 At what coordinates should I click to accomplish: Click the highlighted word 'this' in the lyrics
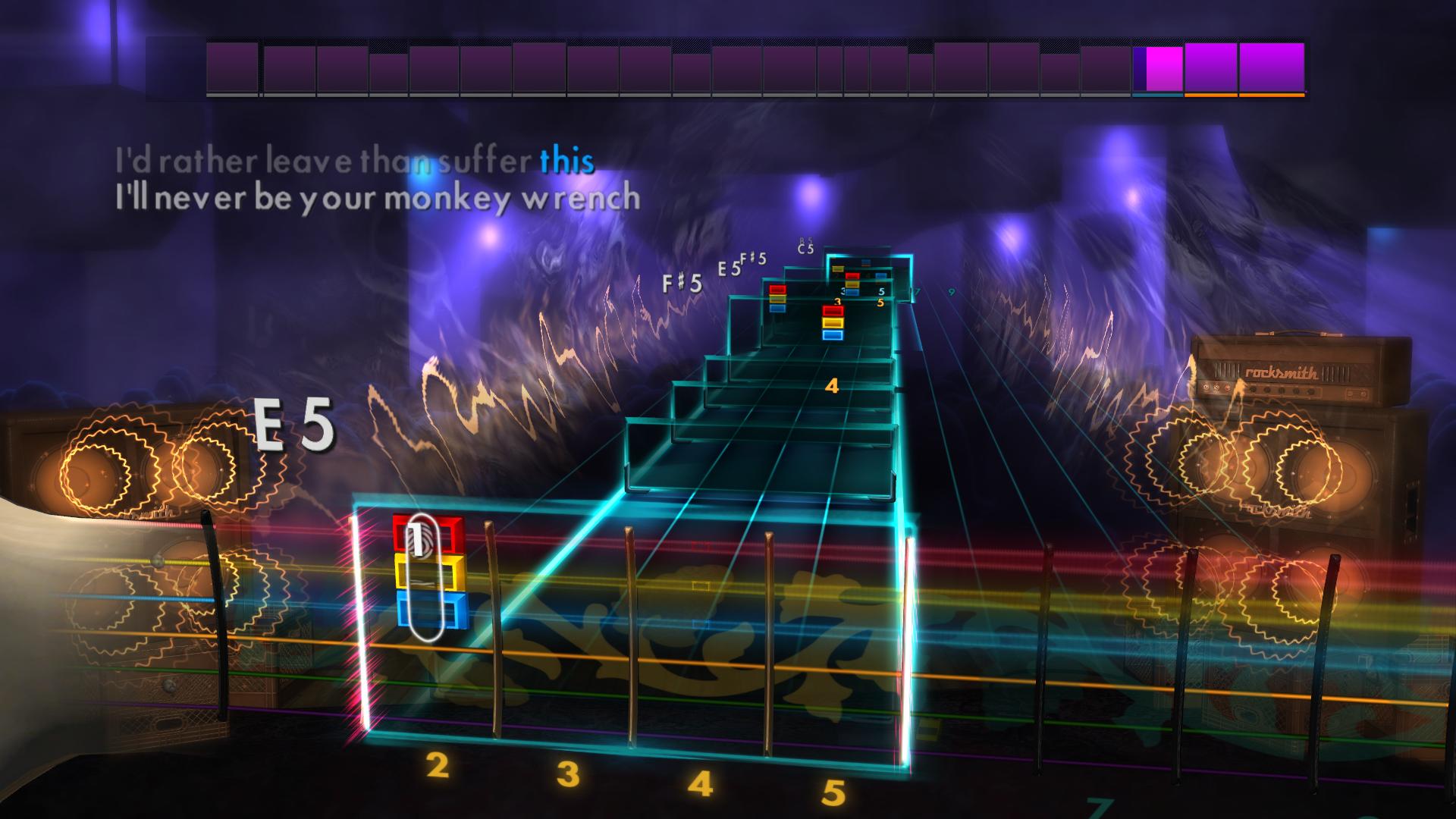click(568, 161)
